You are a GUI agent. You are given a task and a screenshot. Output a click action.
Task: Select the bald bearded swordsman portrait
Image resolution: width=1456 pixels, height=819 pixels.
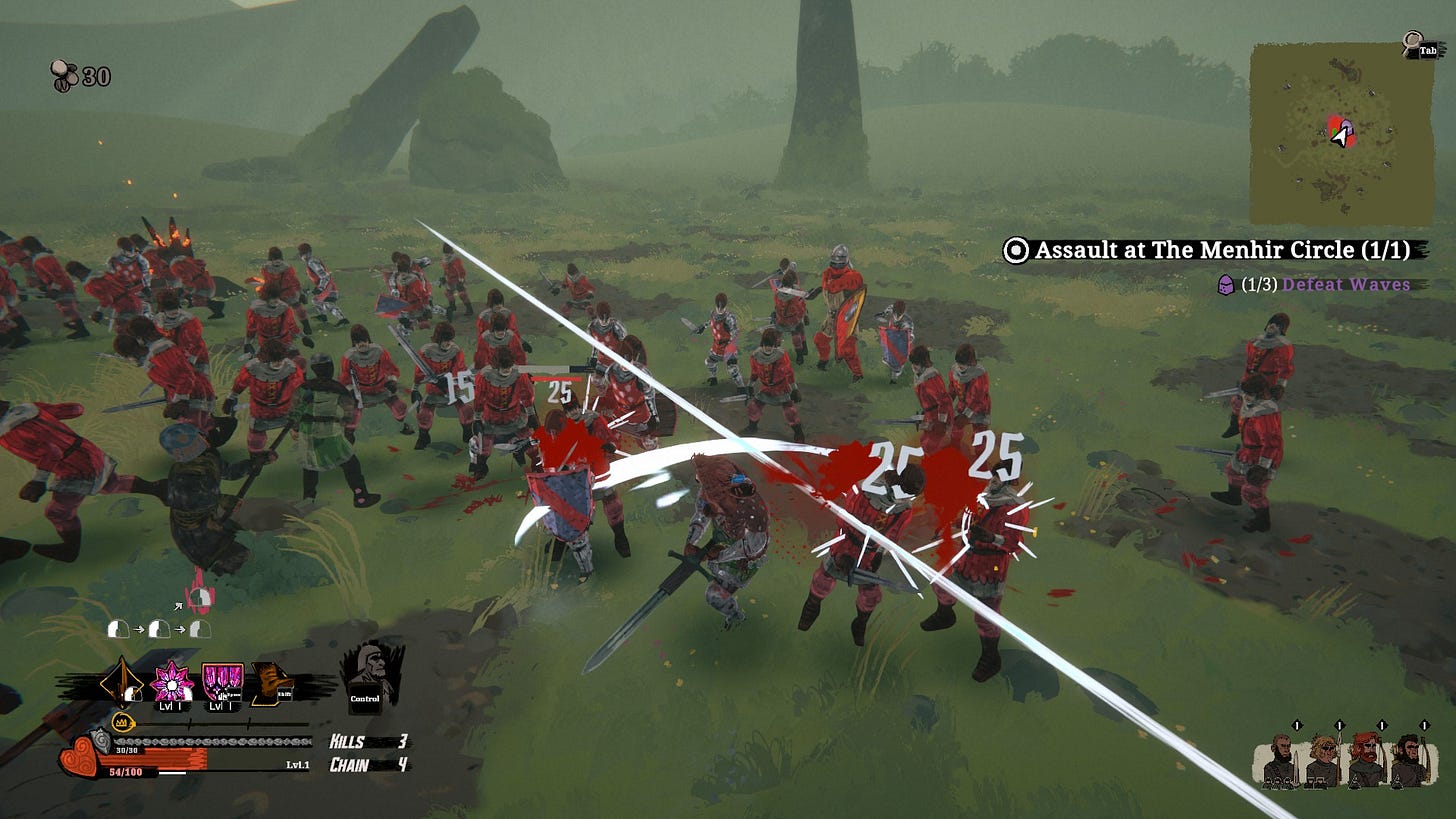[x=1279, y=761]
